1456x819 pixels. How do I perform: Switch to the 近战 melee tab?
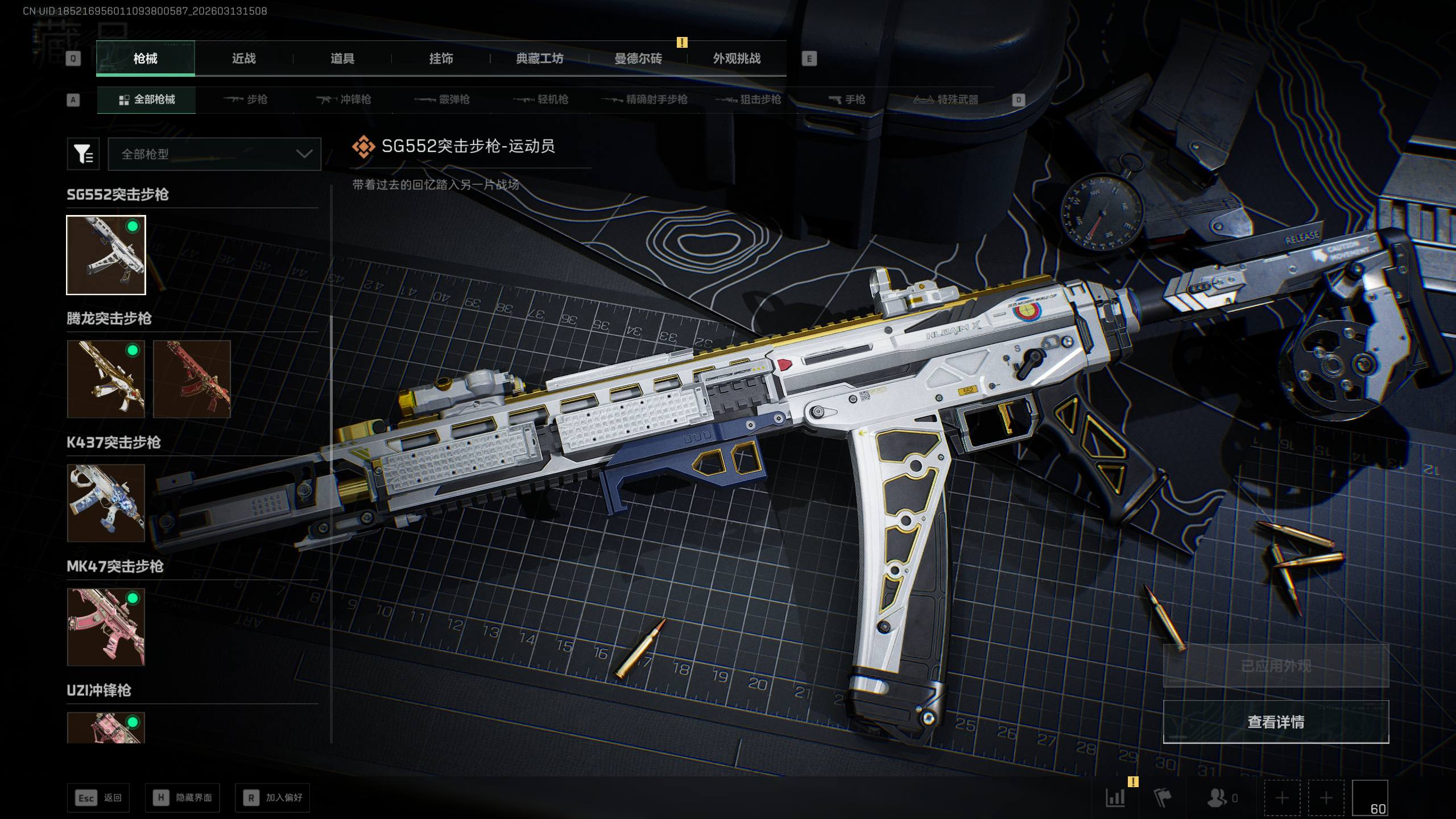coord(243,59)
